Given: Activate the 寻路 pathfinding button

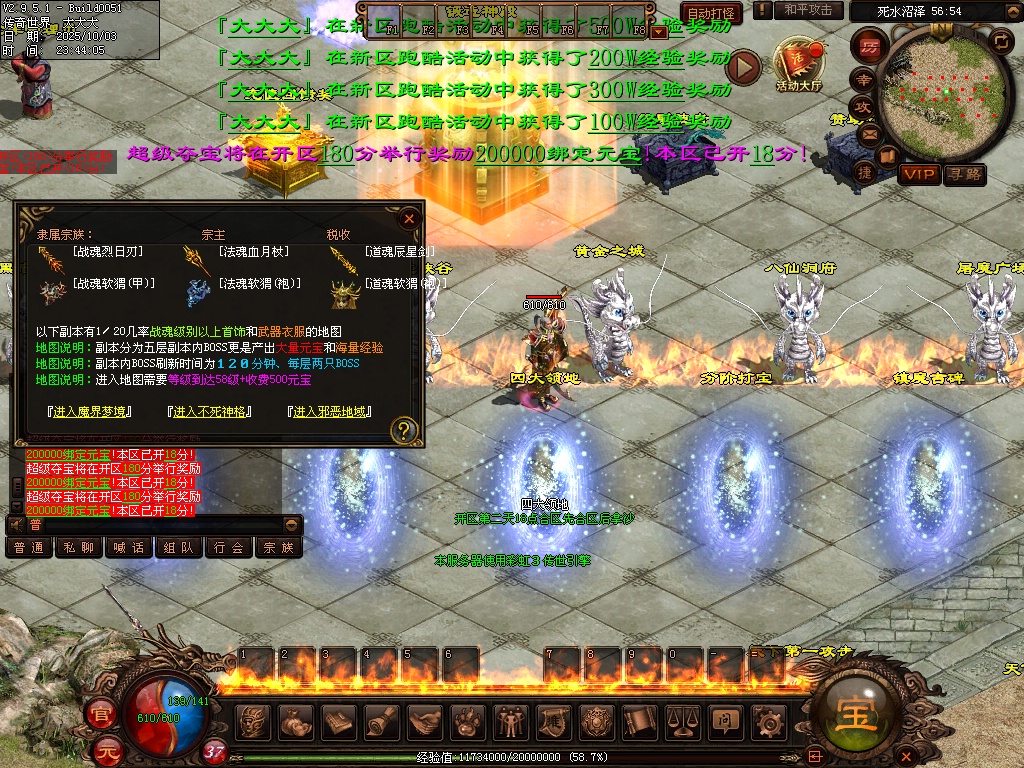Looking at the screenshot, I should pyautogui.click(x=965, y=175).
